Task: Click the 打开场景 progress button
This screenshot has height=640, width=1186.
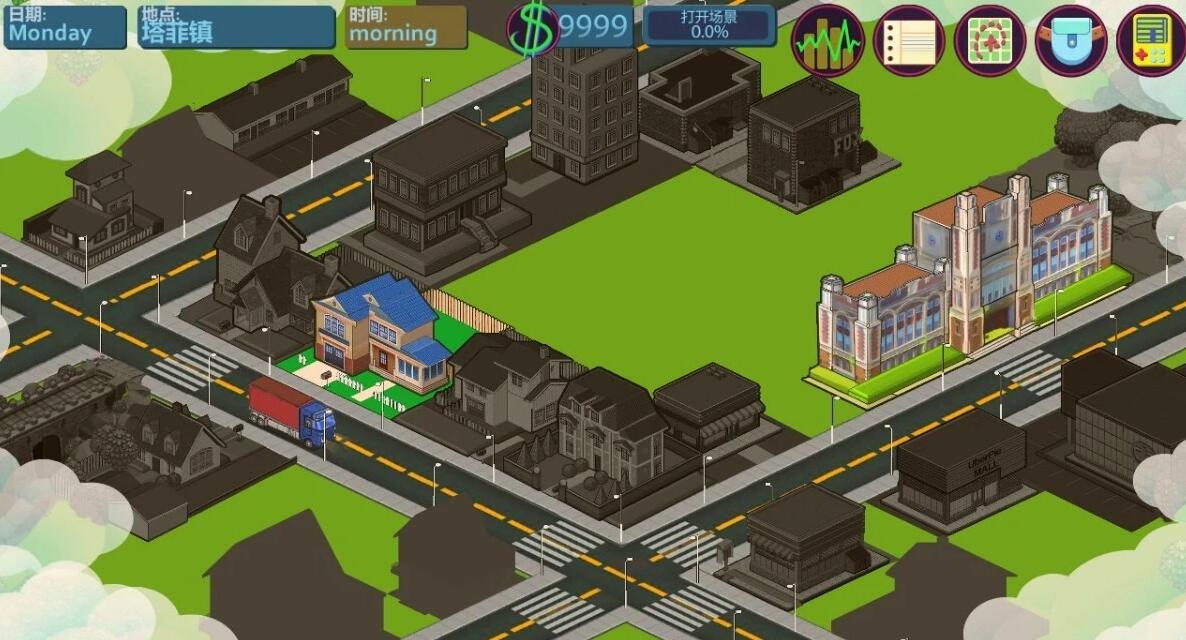Action: [x=709, y=25]
